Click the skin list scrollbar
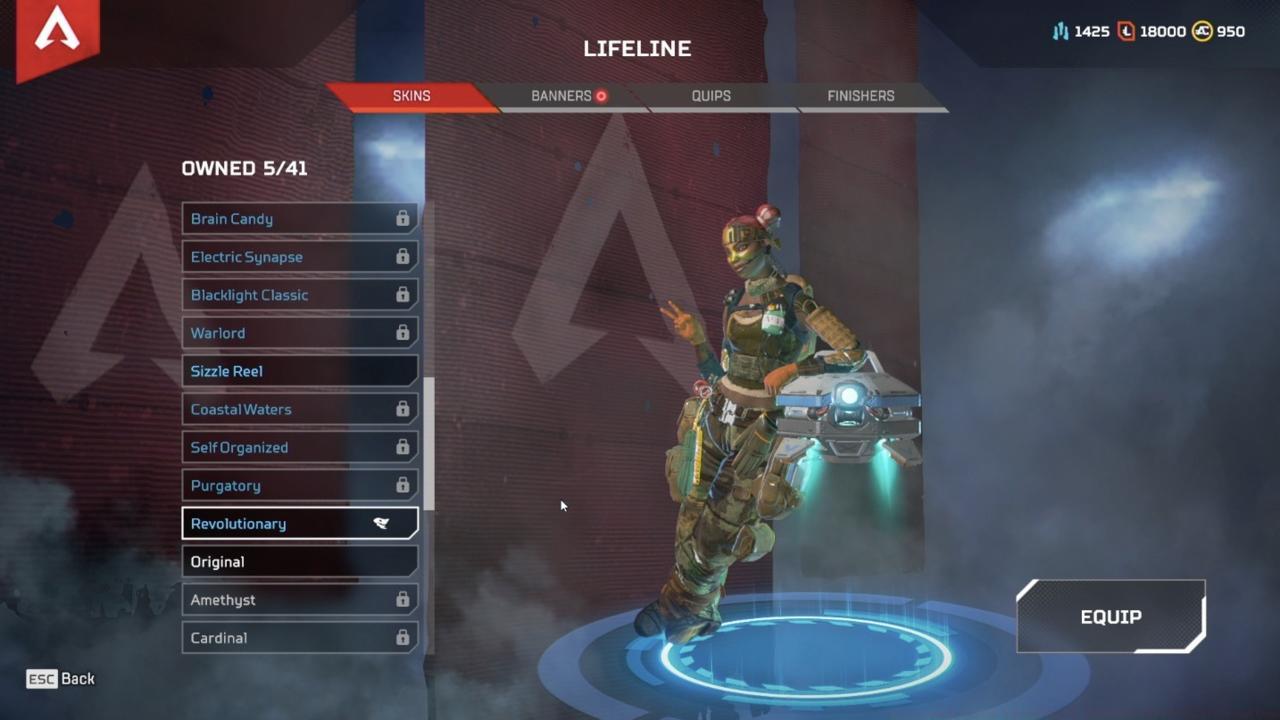This screenshot has width=1280, height=720. [430, 440]
